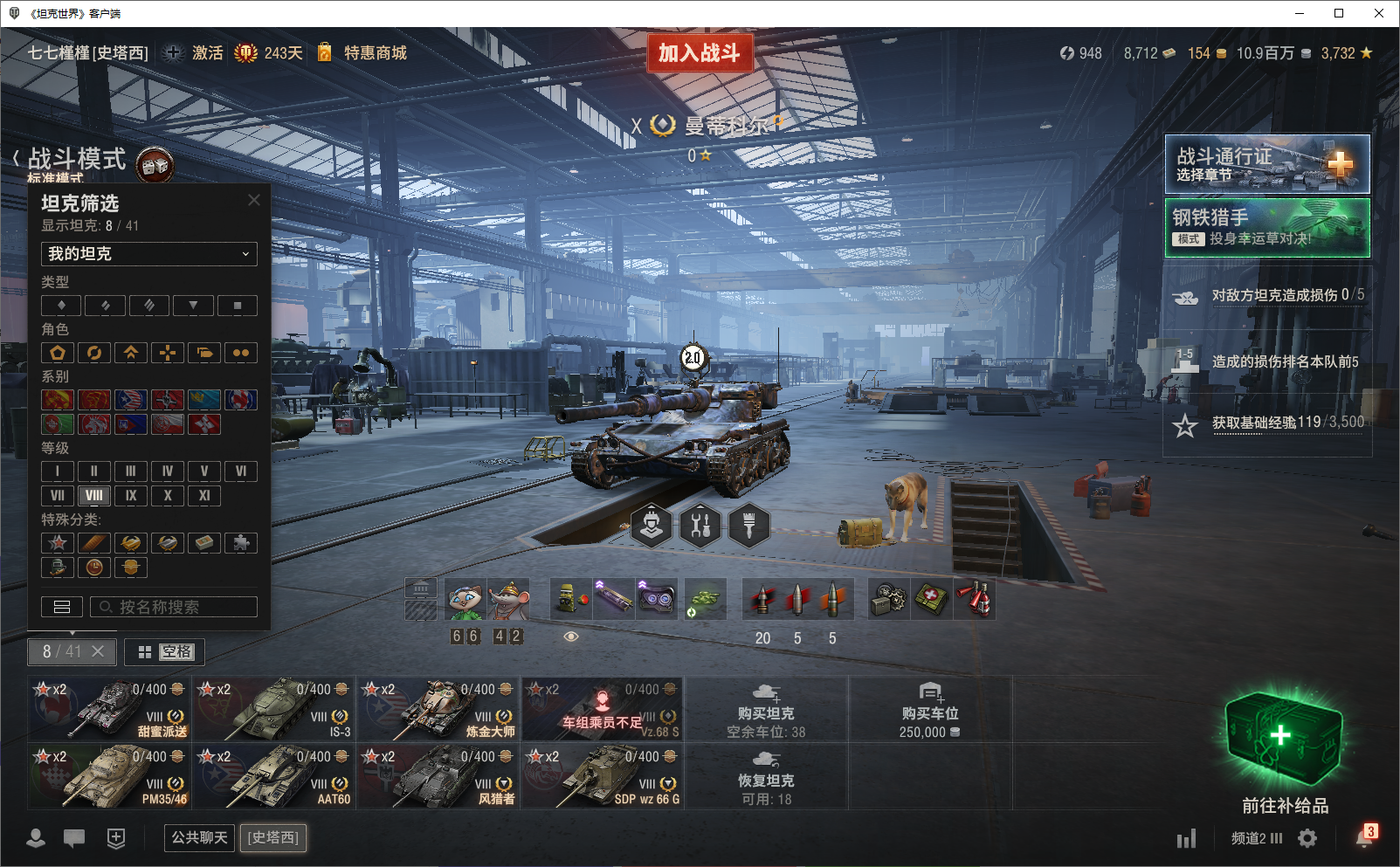This screenshot has height=867, width=1400.
Task: Toggle the tier X filter
Action: tap(168, 496)
